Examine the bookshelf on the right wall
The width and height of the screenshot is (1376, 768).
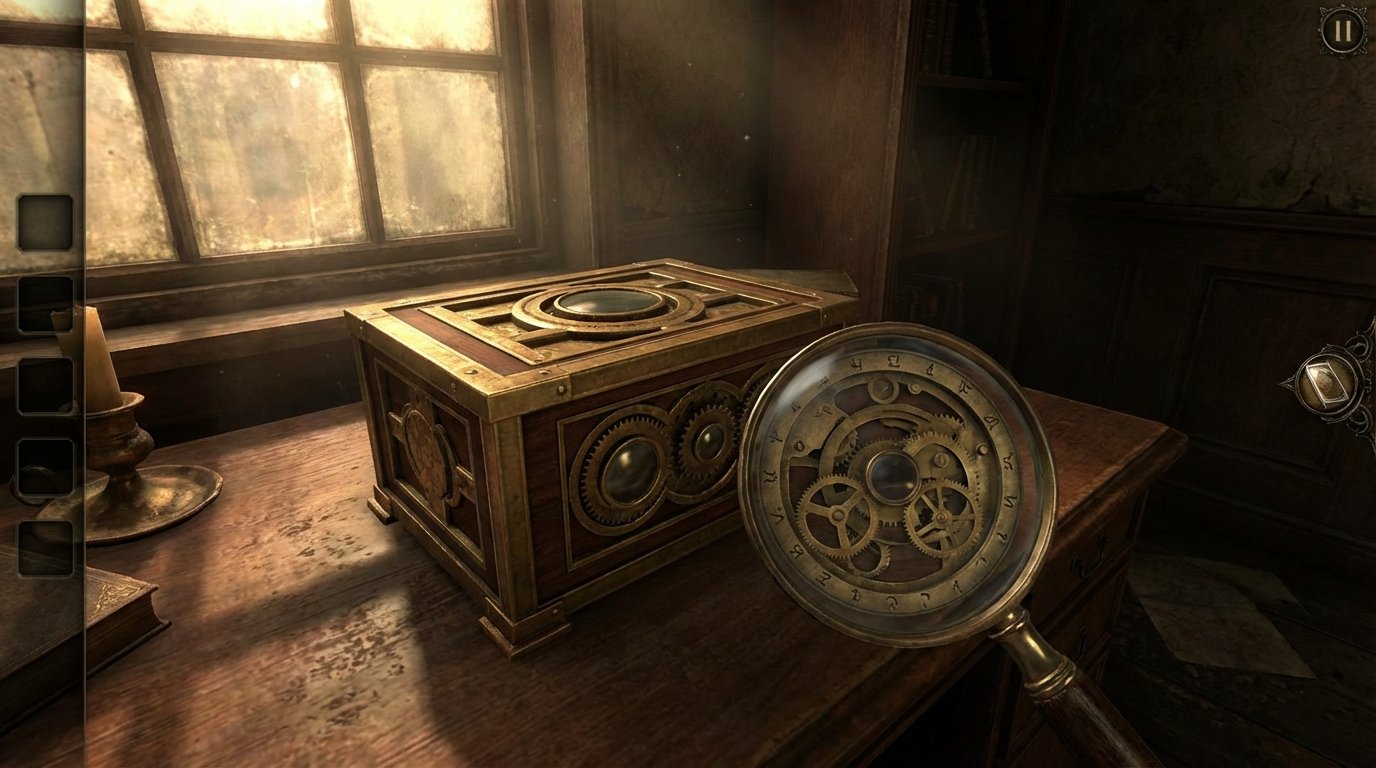point(950,180)
